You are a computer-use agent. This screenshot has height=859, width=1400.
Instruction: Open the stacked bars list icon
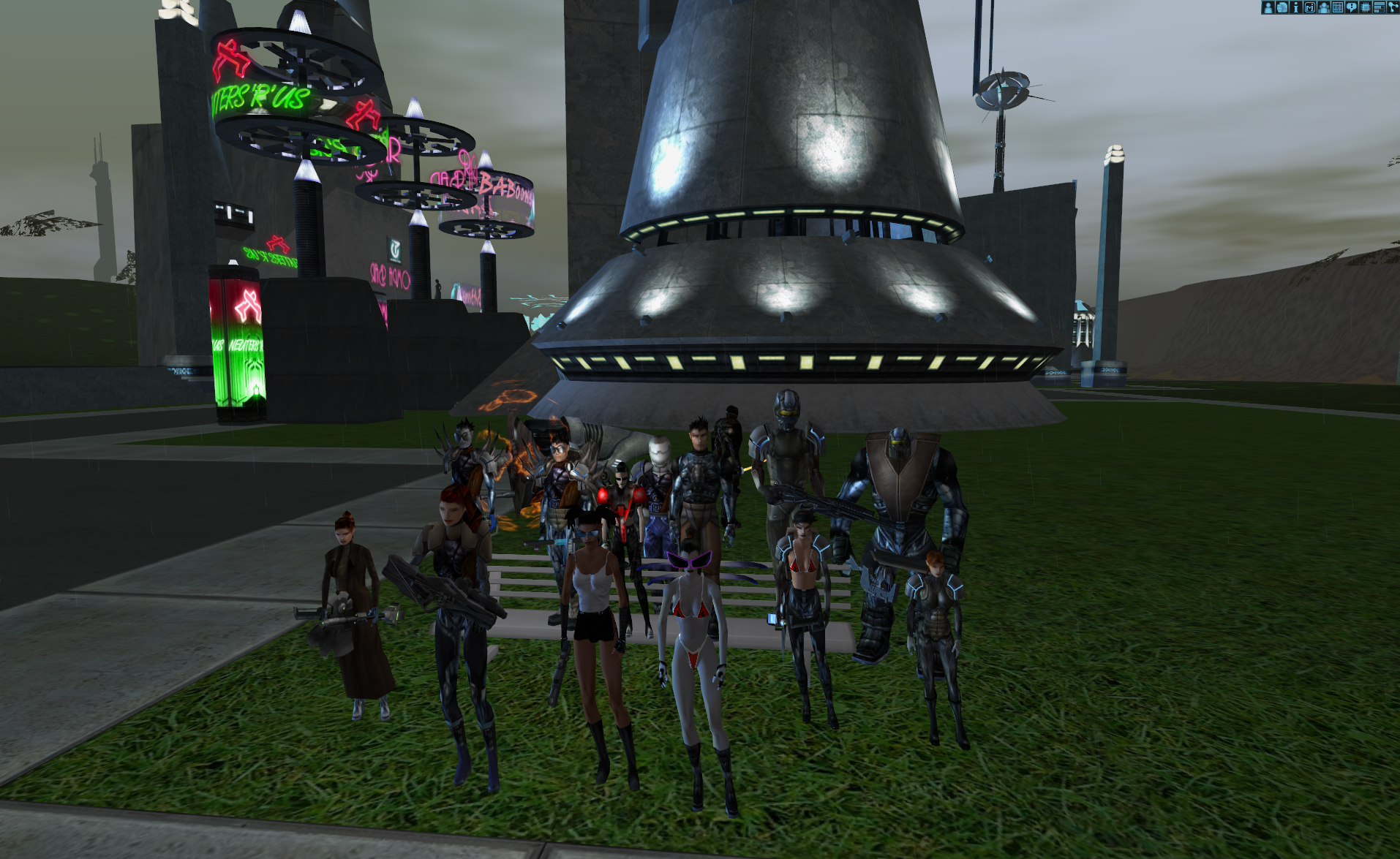(x=1380, y=7)
